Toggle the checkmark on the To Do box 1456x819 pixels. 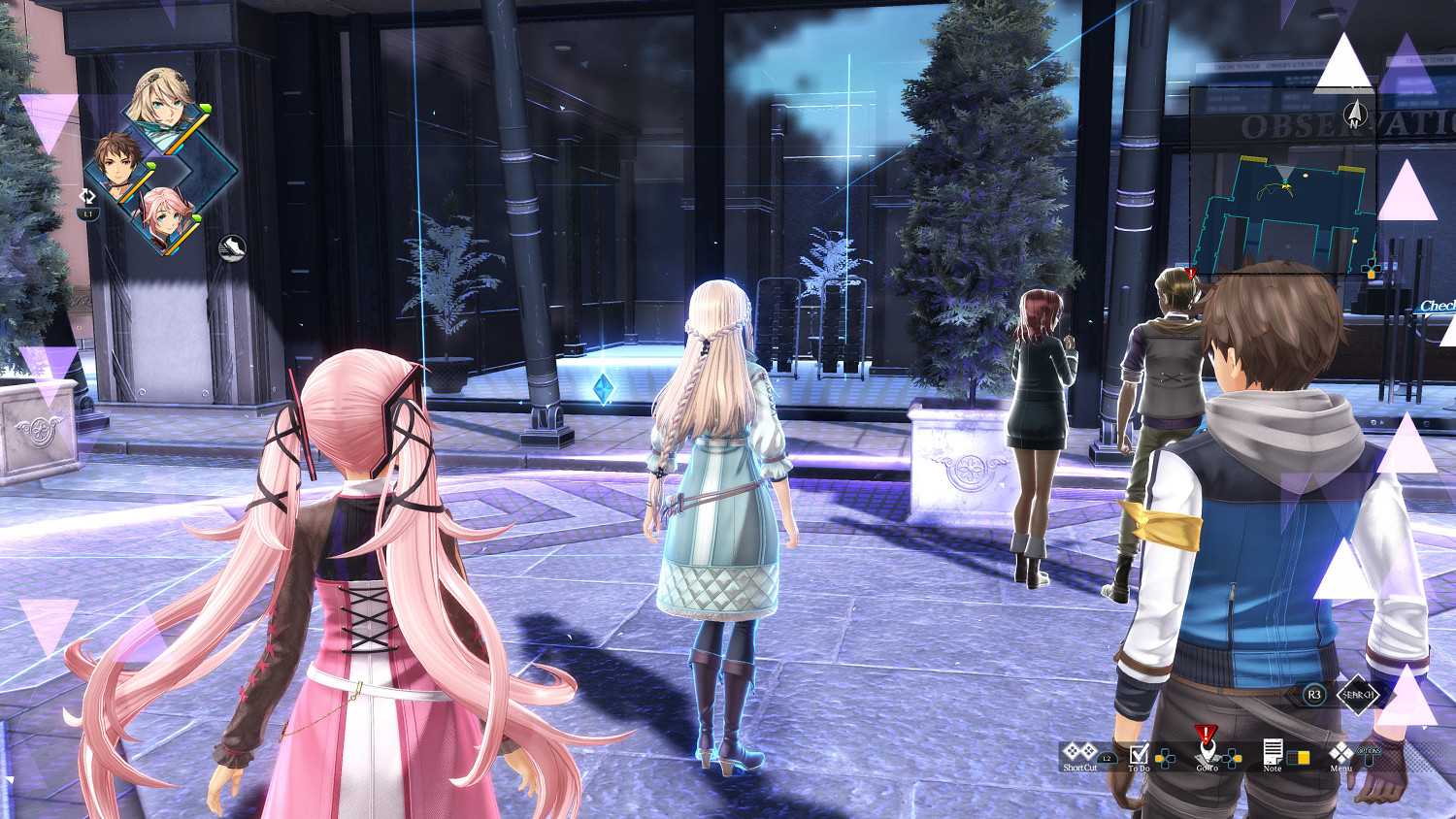pos(1141,753)
